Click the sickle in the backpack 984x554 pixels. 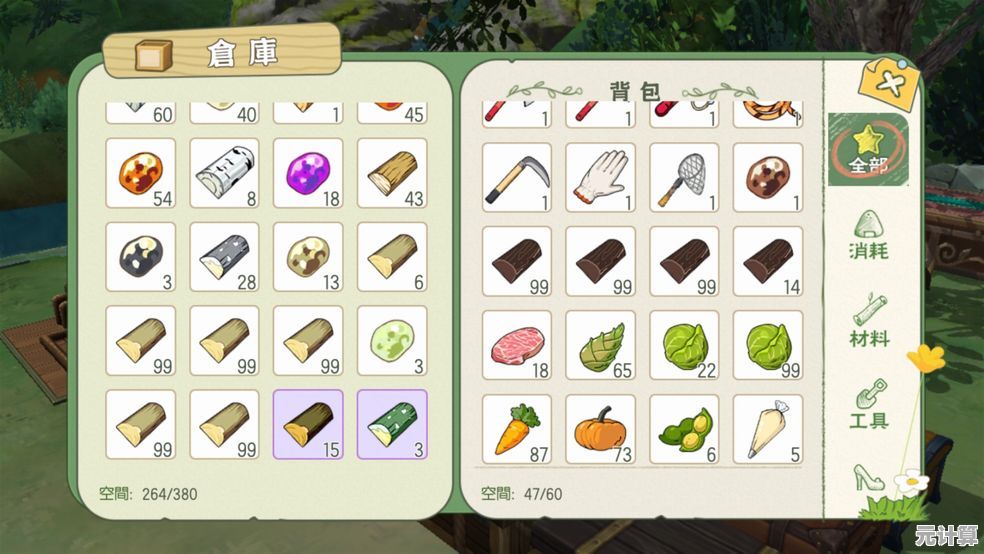point(517,178)
